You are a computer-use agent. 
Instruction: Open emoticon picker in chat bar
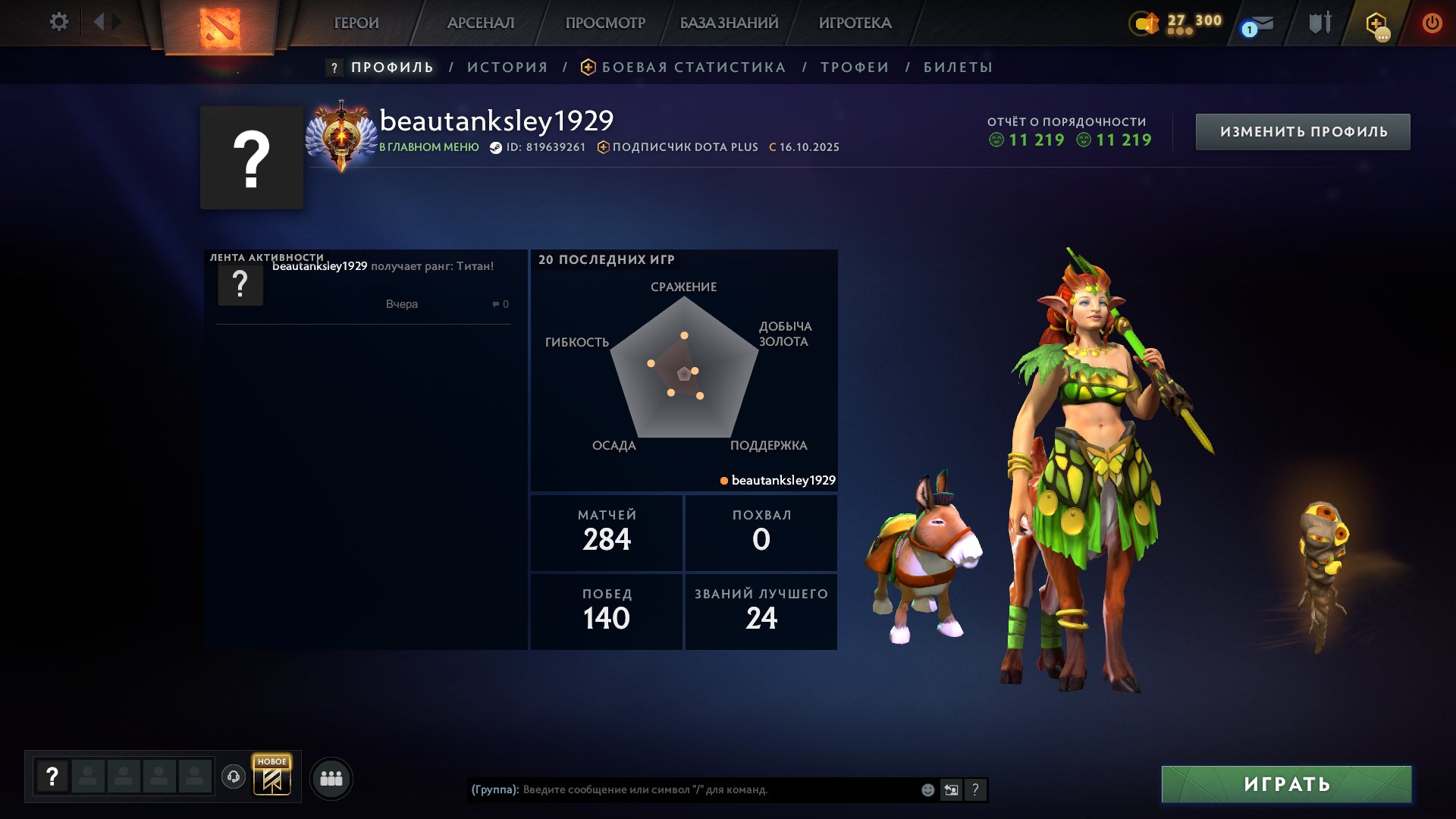927,789
